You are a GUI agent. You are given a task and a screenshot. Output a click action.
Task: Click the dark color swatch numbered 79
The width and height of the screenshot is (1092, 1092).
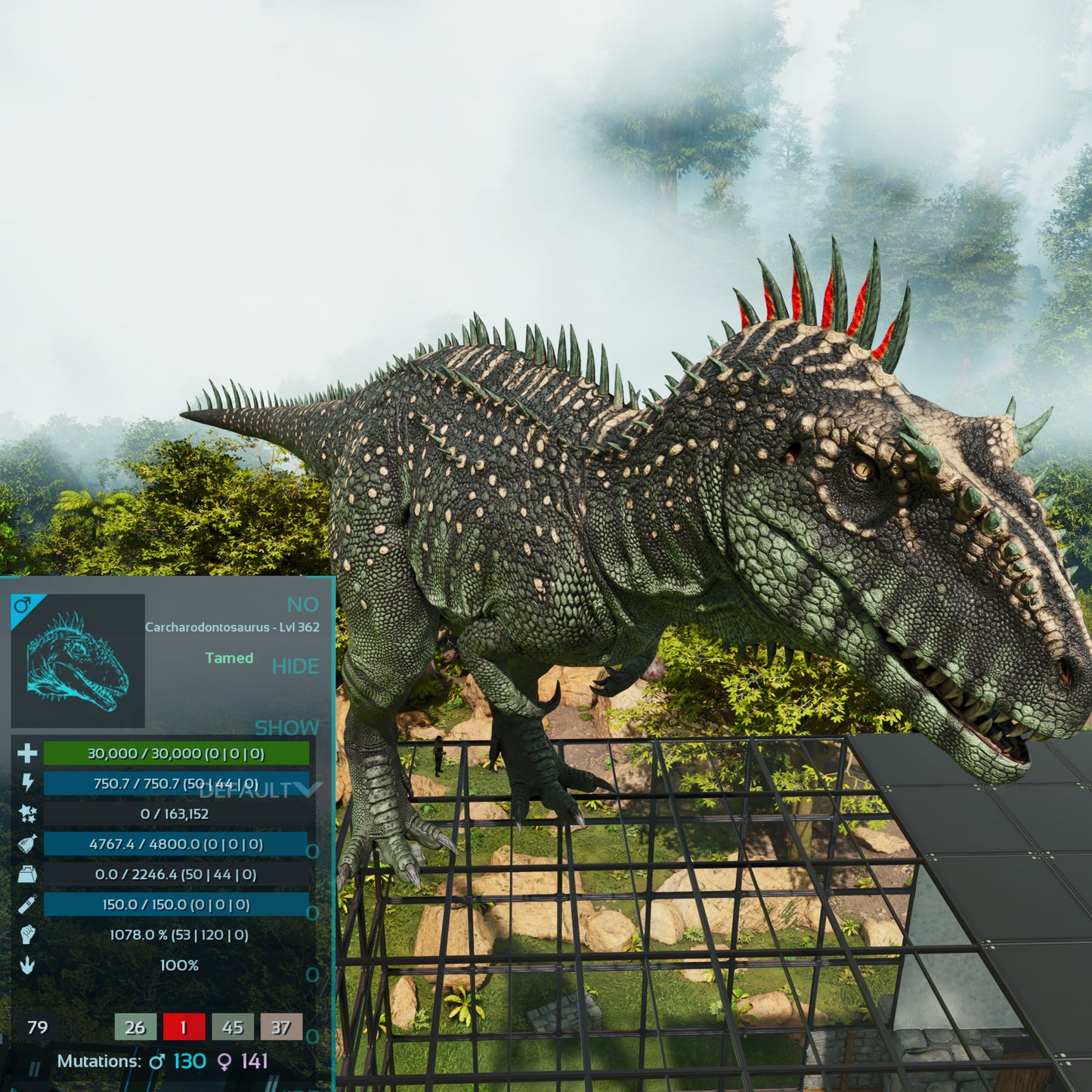[37, 1027]
